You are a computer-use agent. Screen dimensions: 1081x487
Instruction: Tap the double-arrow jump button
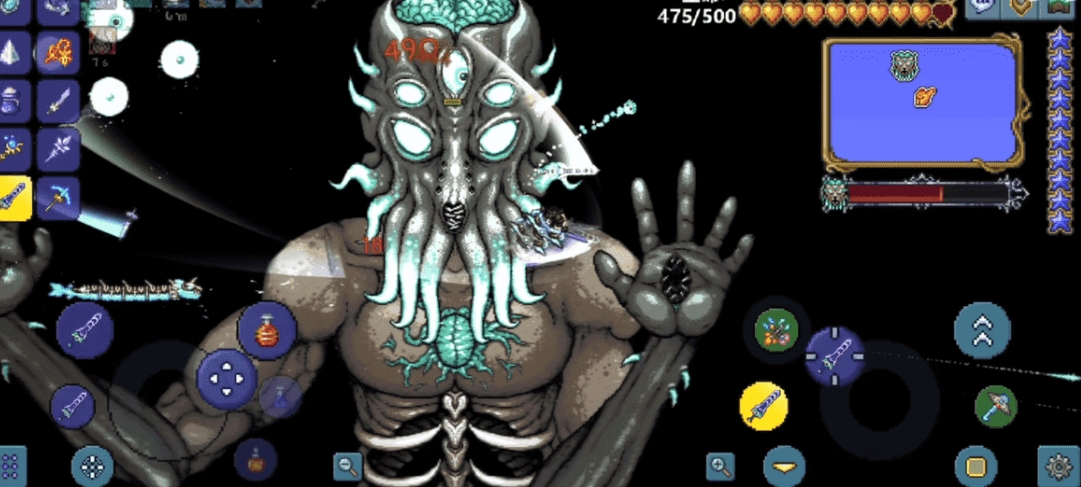(x=982, y=330)
